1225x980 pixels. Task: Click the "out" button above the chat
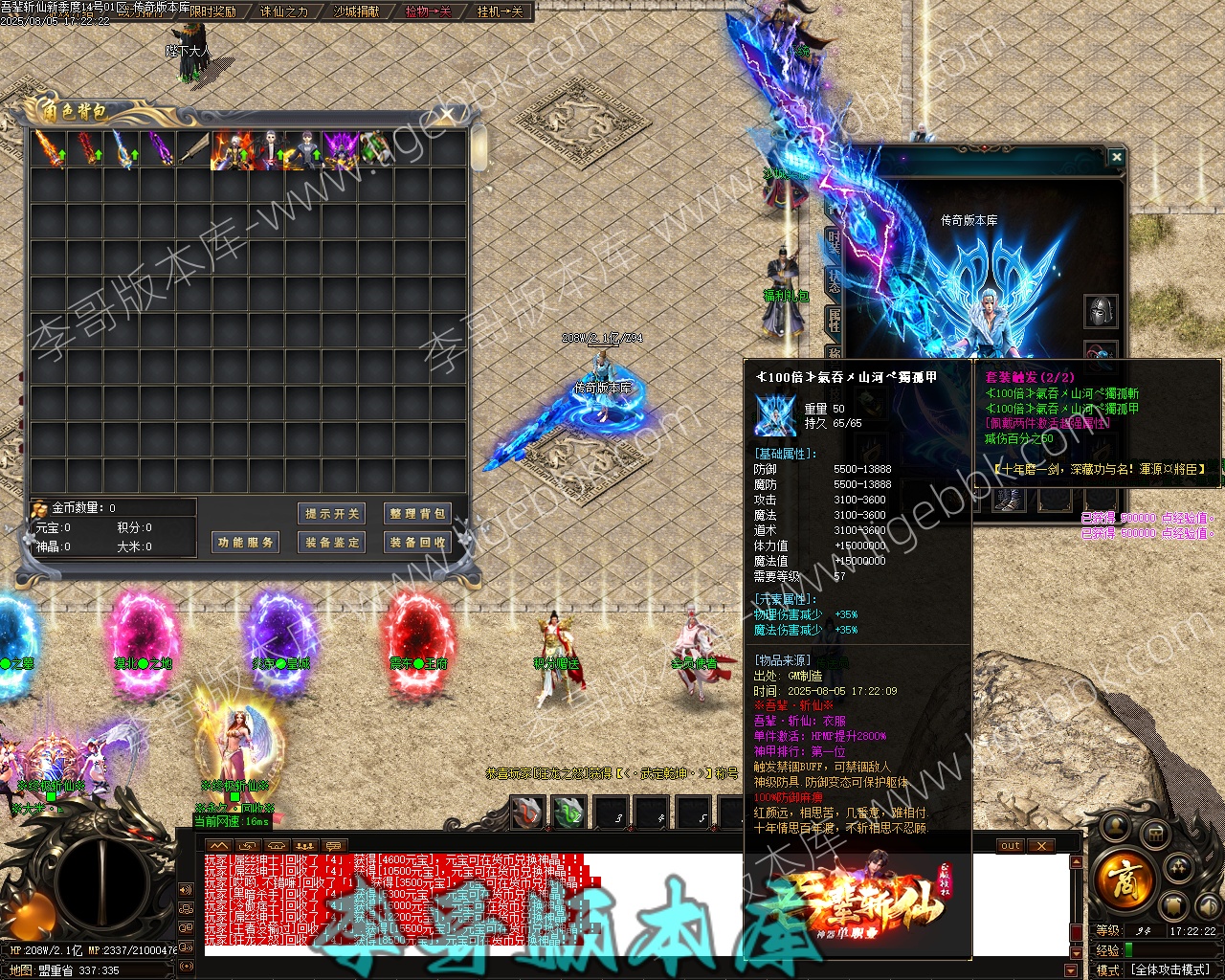(x=1011, y=846)
